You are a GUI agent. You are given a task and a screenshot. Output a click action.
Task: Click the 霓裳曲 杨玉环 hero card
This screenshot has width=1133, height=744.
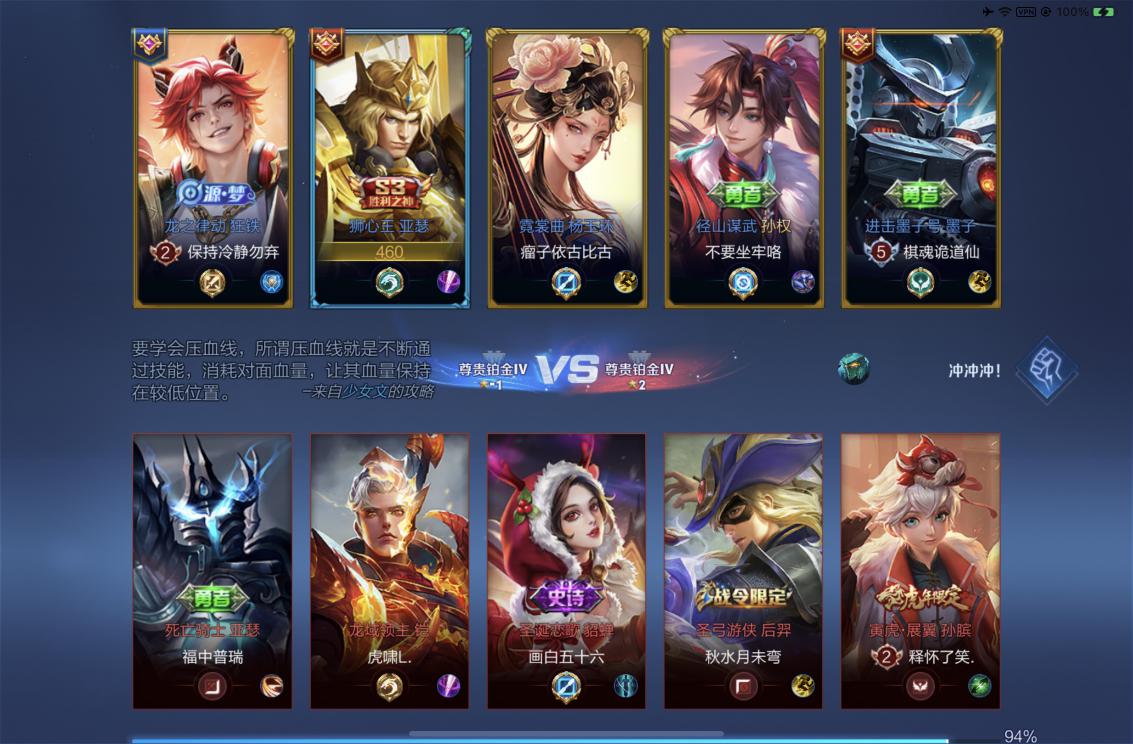[x=567, y=168]
